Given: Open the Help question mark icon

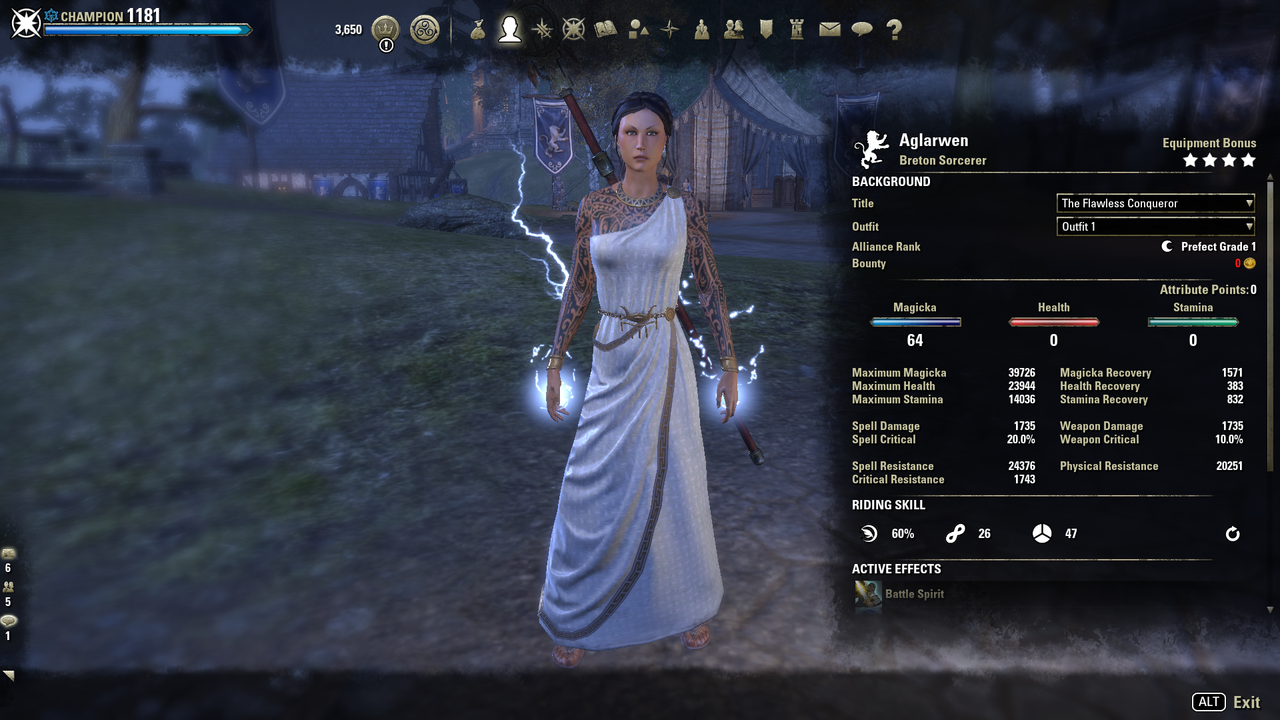Looking at the screenshot, I should click(894, 30).
